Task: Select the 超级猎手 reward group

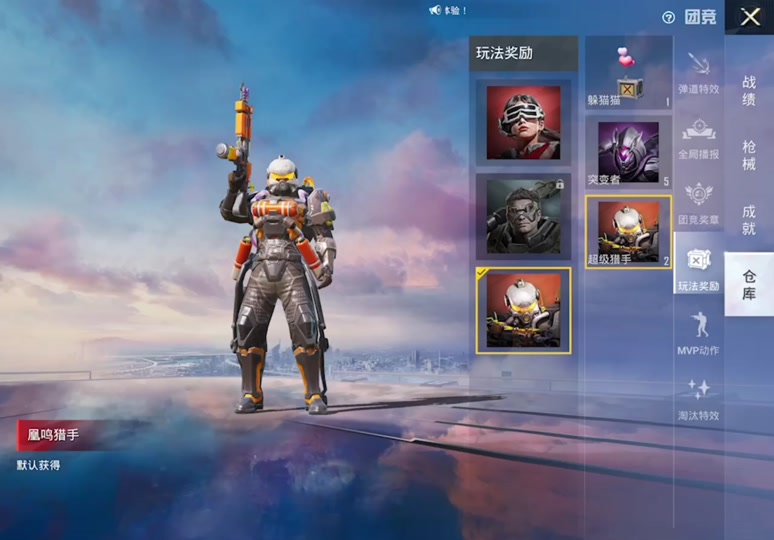Action: (628, 232)
